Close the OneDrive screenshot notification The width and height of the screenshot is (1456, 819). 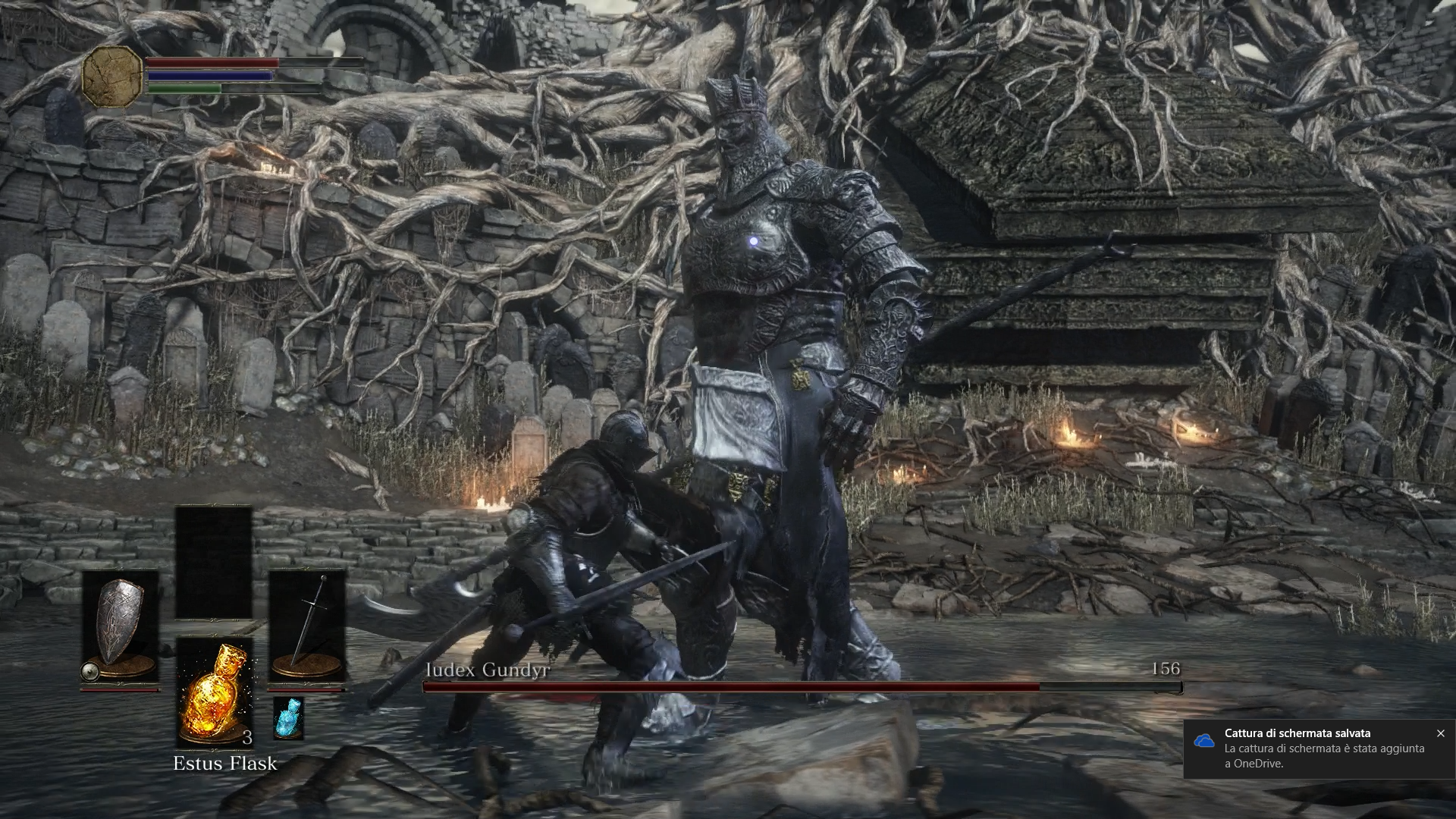tap(1440, 733)
